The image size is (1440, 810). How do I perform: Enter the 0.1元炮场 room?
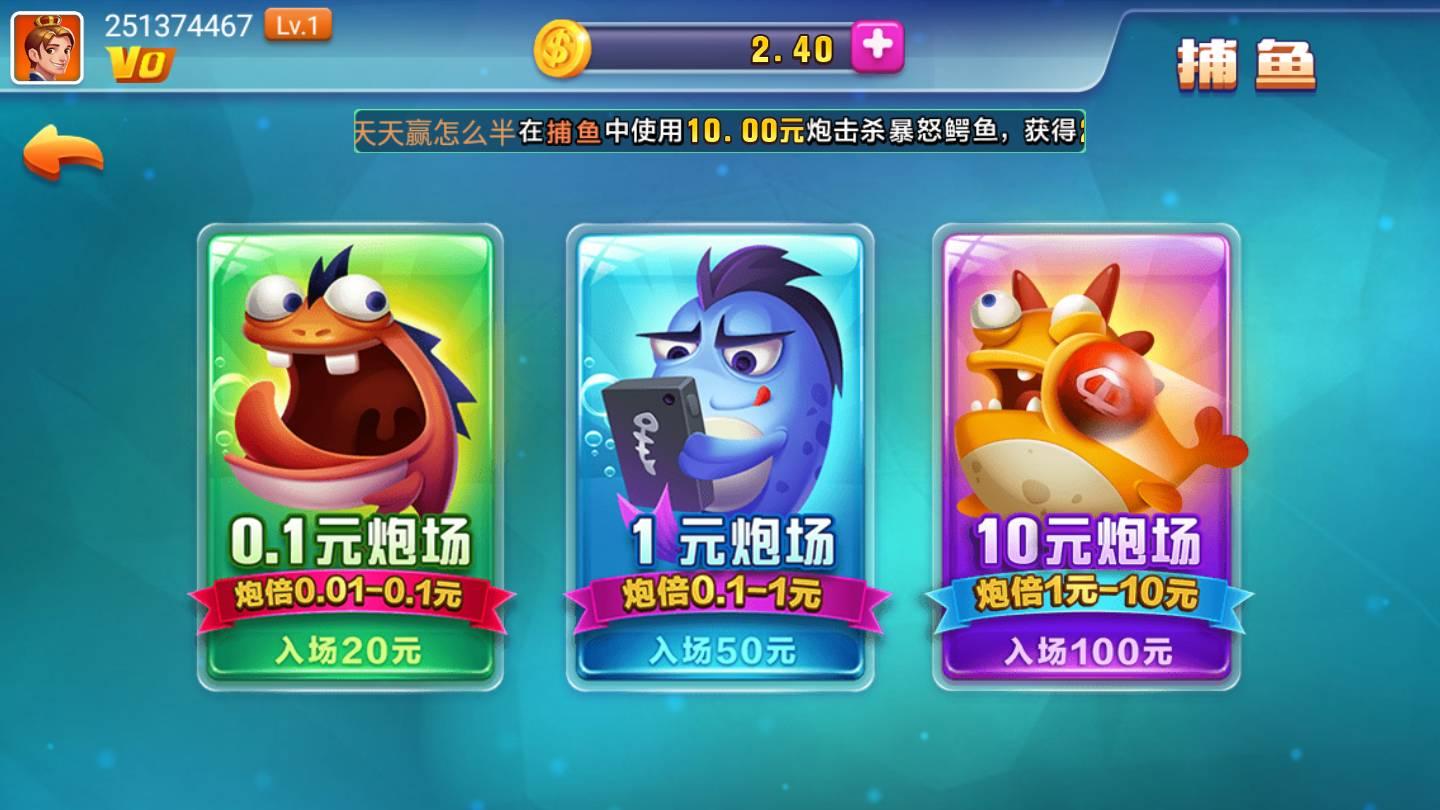[350, 540]
